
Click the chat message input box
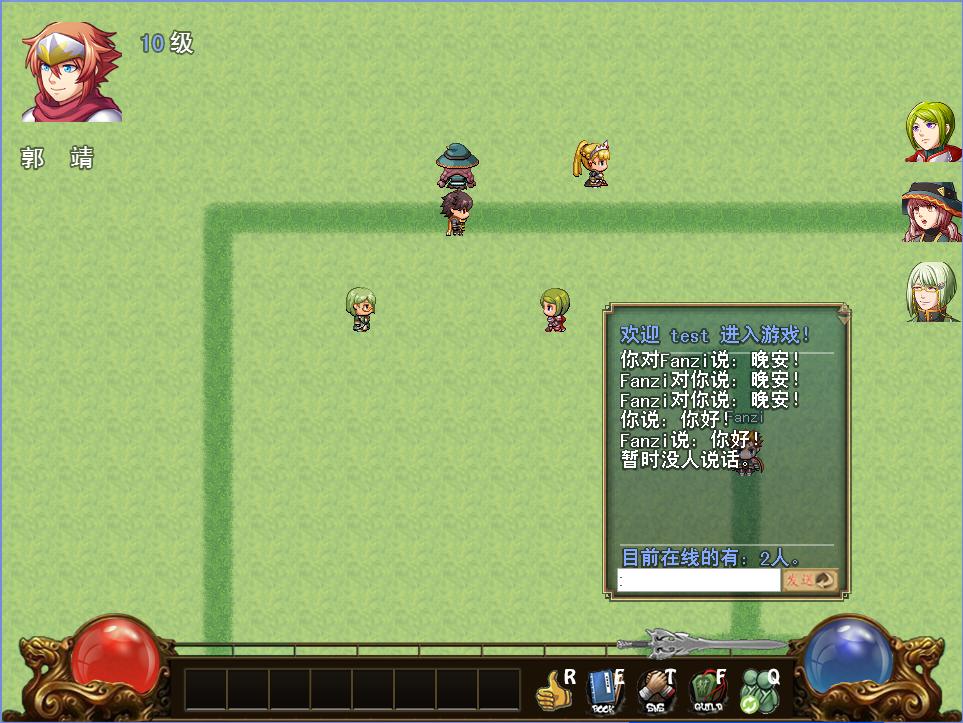point(698,580)
